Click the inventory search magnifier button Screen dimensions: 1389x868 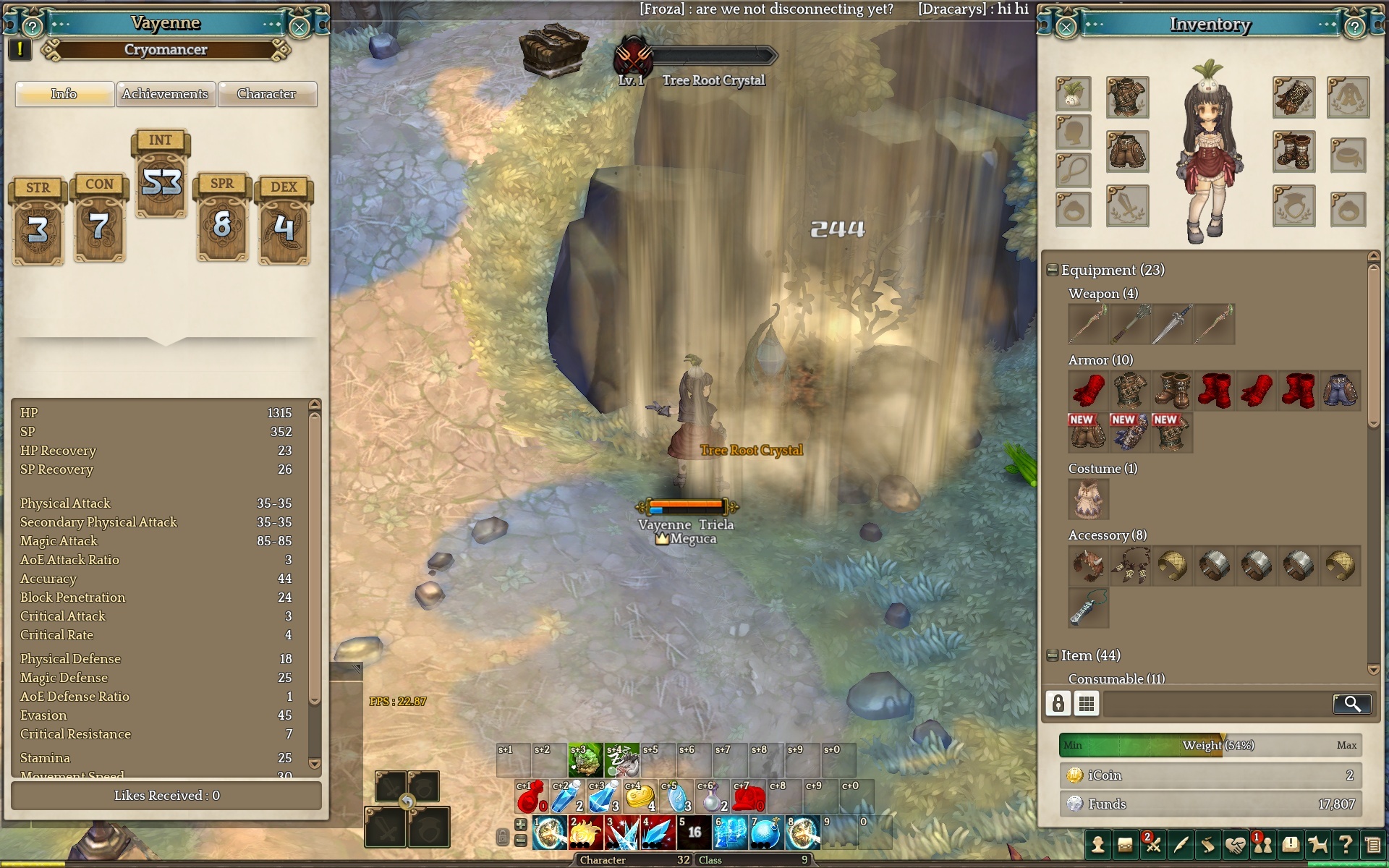tap(1351, 704)
